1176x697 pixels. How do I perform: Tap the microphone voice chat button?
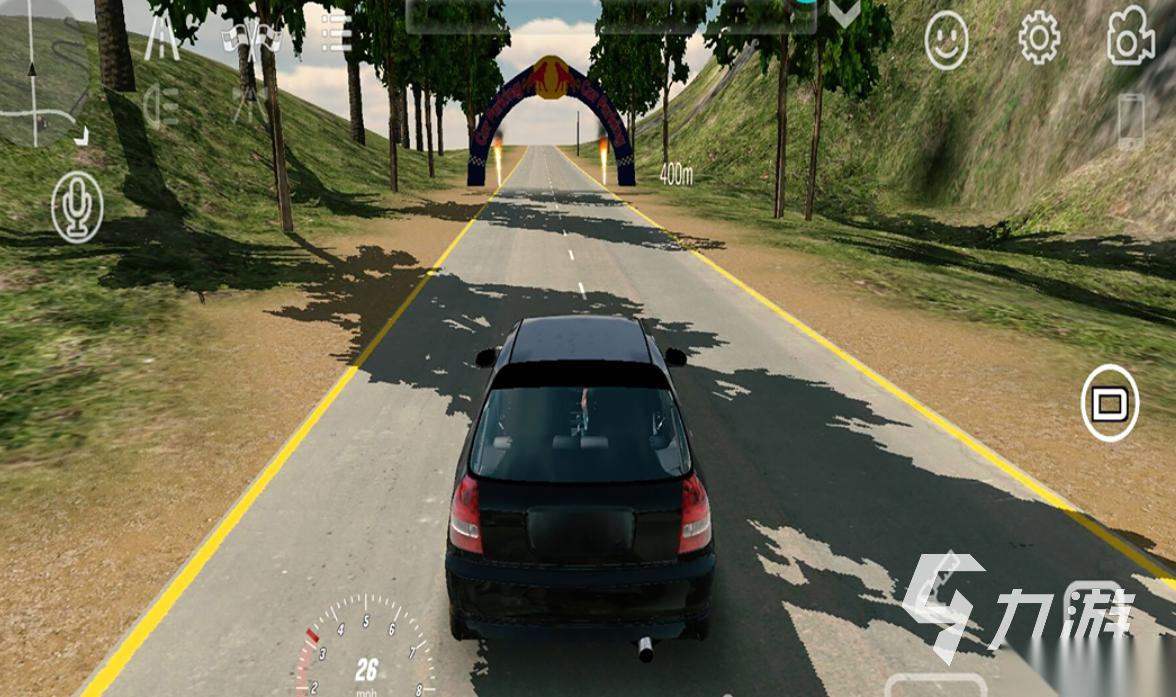(77, 207)
